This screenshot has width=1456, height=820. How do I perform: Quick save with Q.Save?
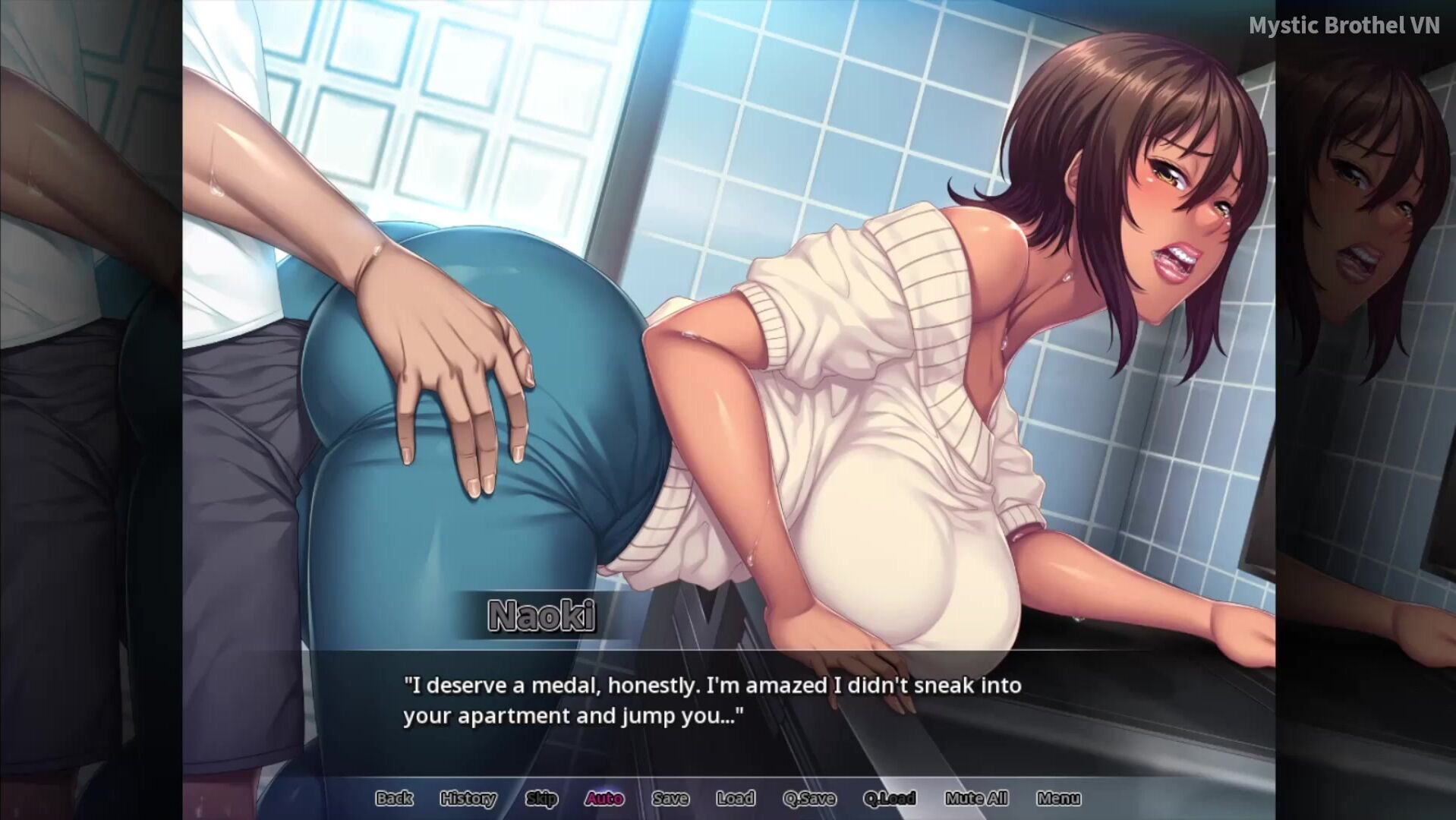point(809,798)
